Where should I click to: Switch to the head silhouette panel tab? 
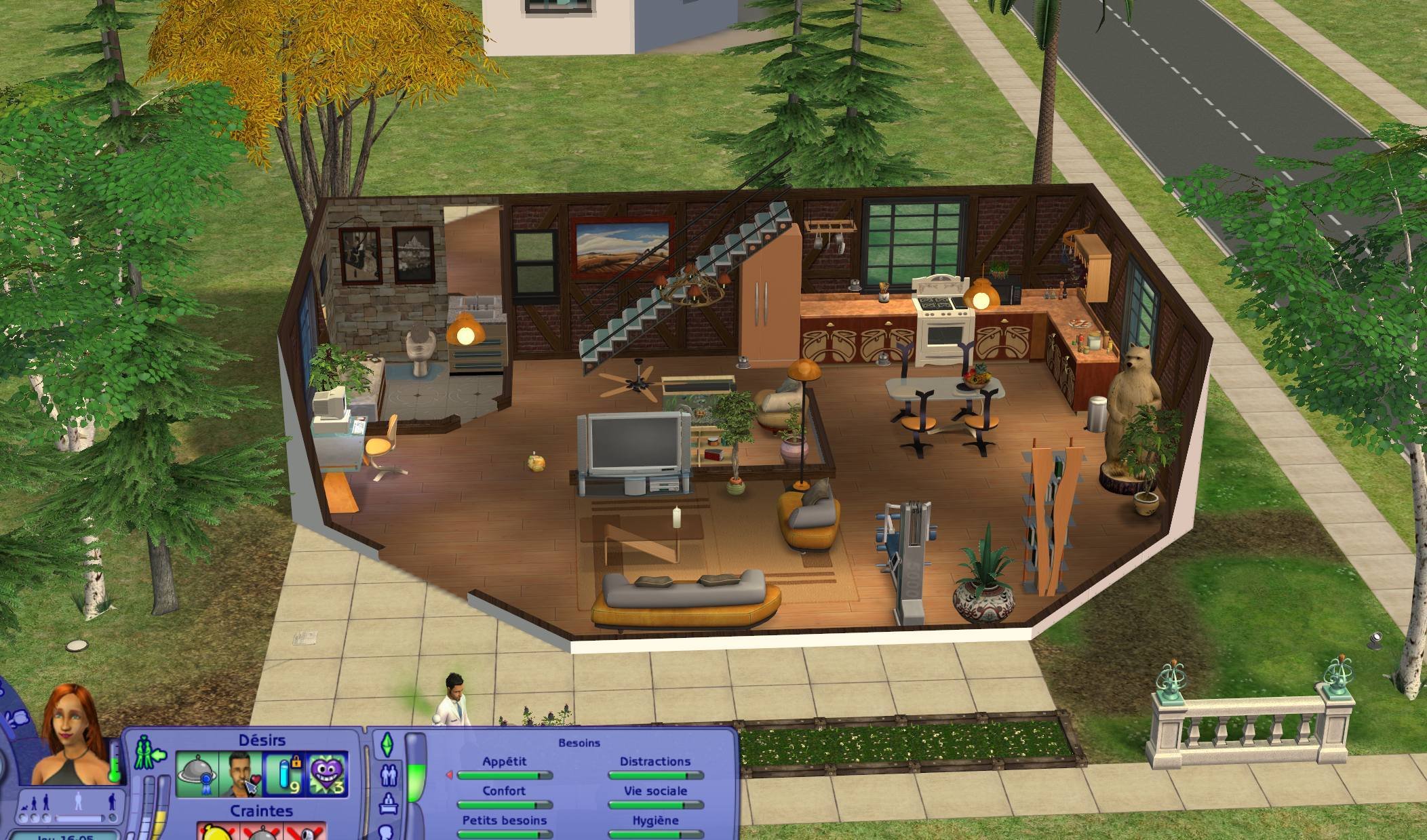387,831
